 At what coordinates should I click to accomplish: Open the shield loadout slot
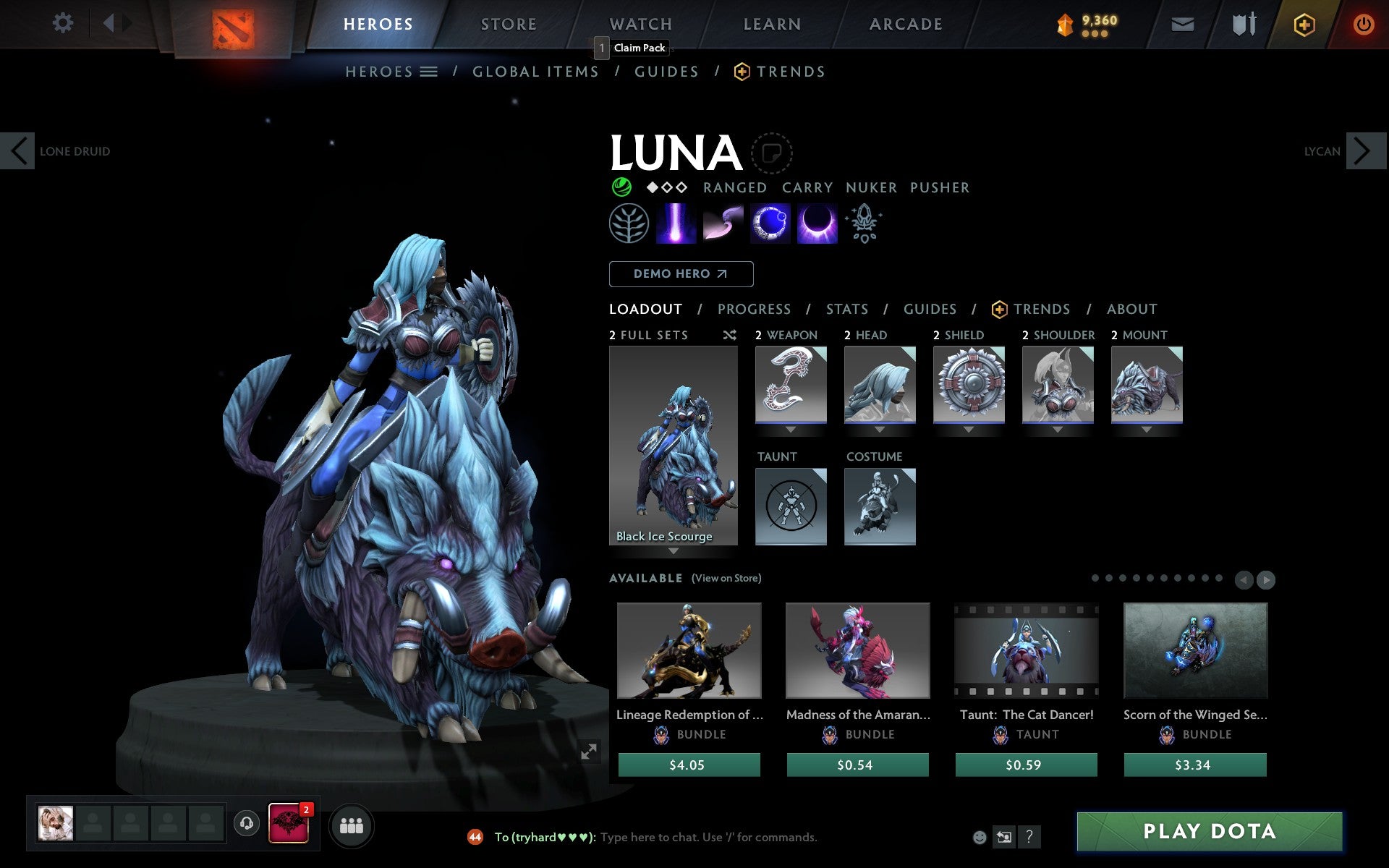[x=969, y=385]
